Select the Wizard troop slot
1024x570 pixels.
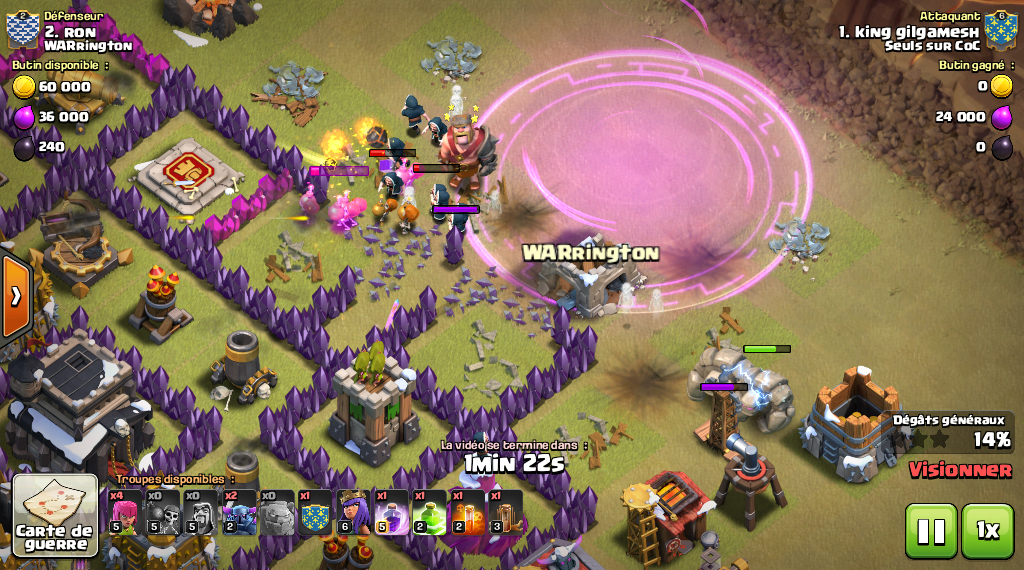click(x=201, y=512)
